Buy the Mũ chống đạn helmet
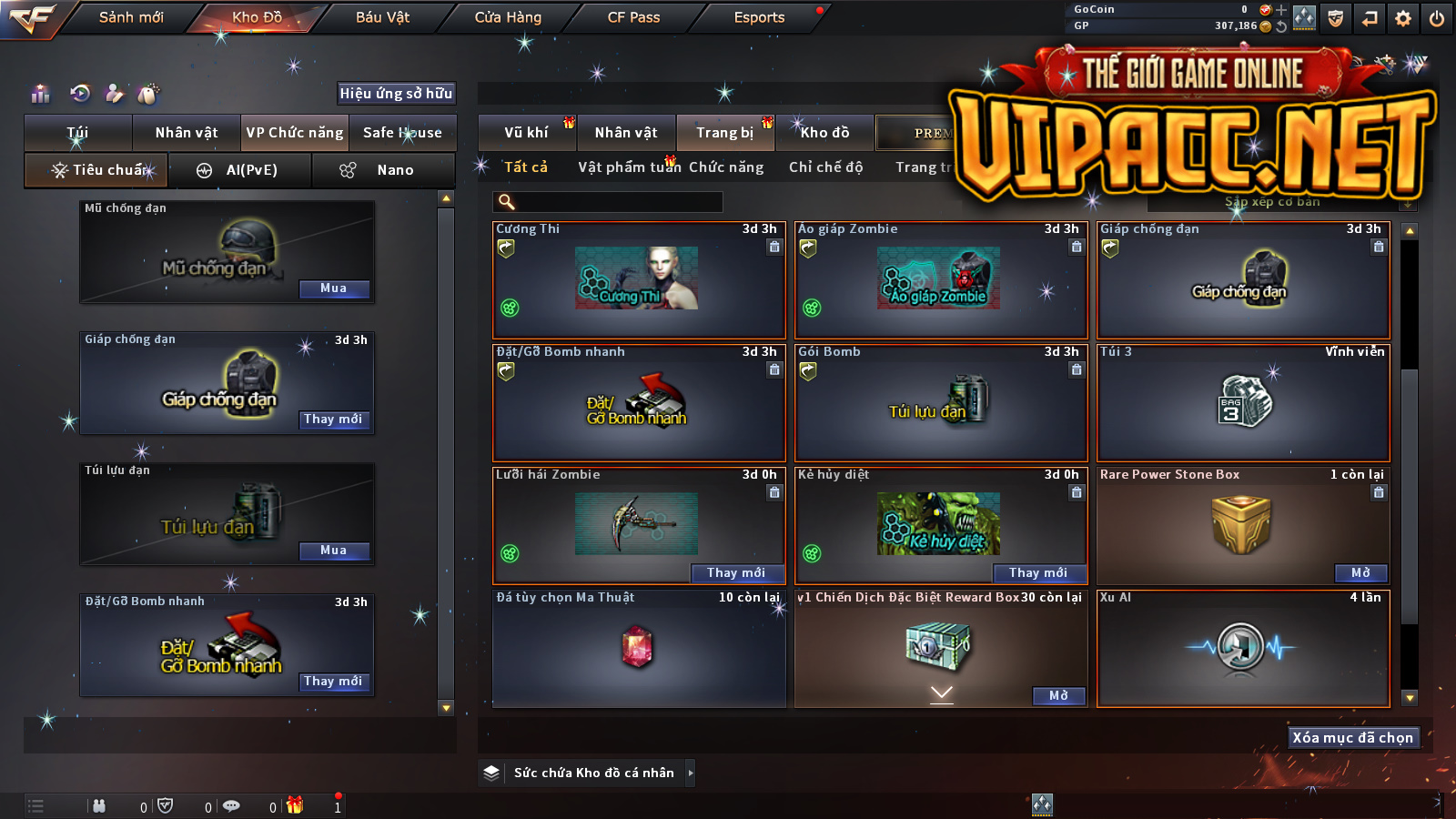This screenshot has height=819, width=1456. [334, 288]
